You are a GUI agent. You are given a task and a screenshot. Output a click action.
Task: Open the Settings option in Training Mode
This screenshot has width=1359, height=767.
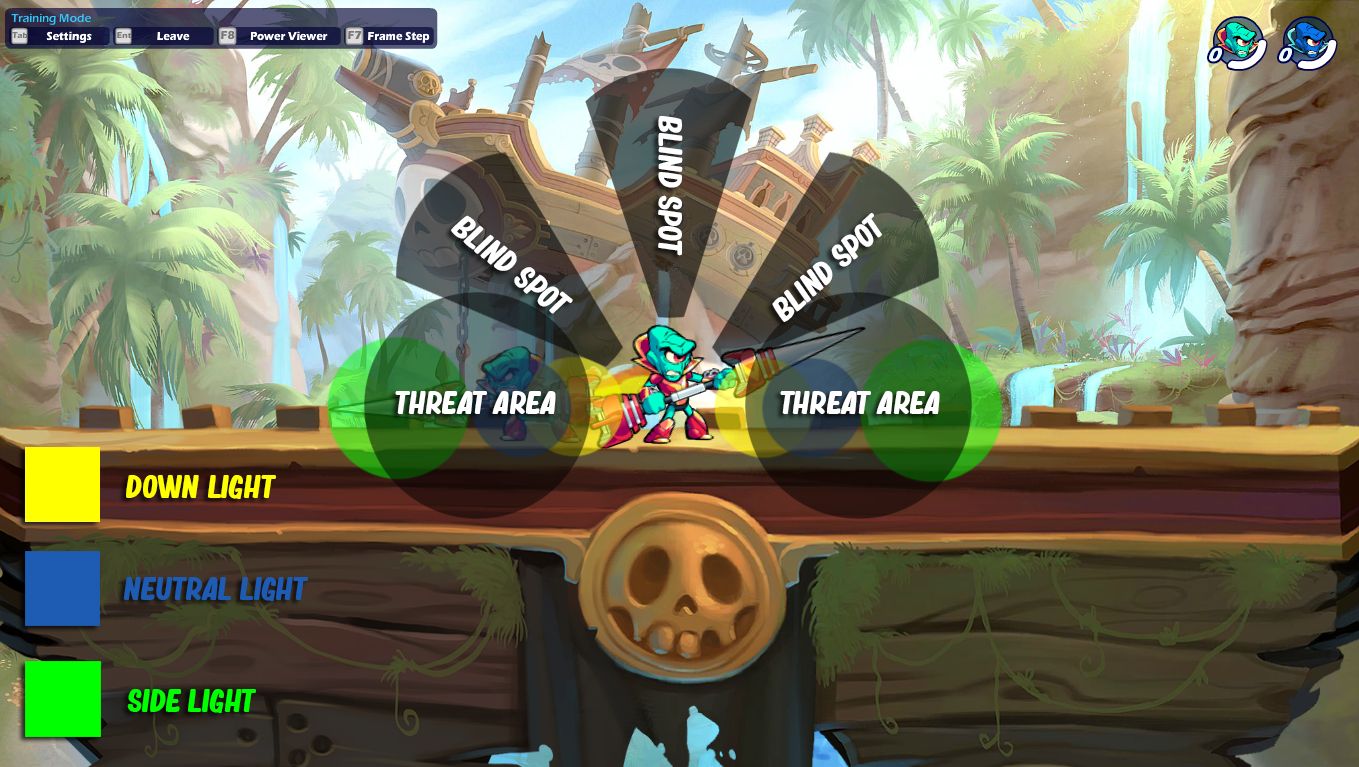pyautogui.click(x=70, y=35)
